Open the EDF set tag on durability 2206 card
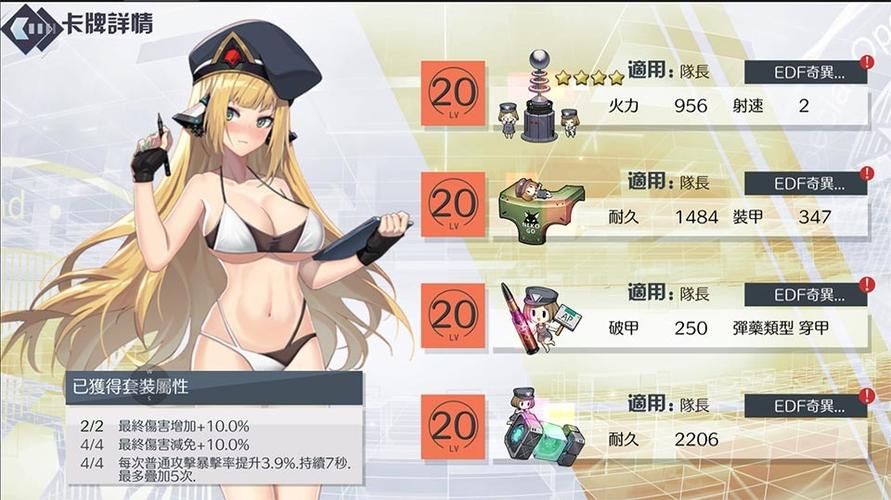The height and width of the screenshot is (500, 891). (803, 406)
